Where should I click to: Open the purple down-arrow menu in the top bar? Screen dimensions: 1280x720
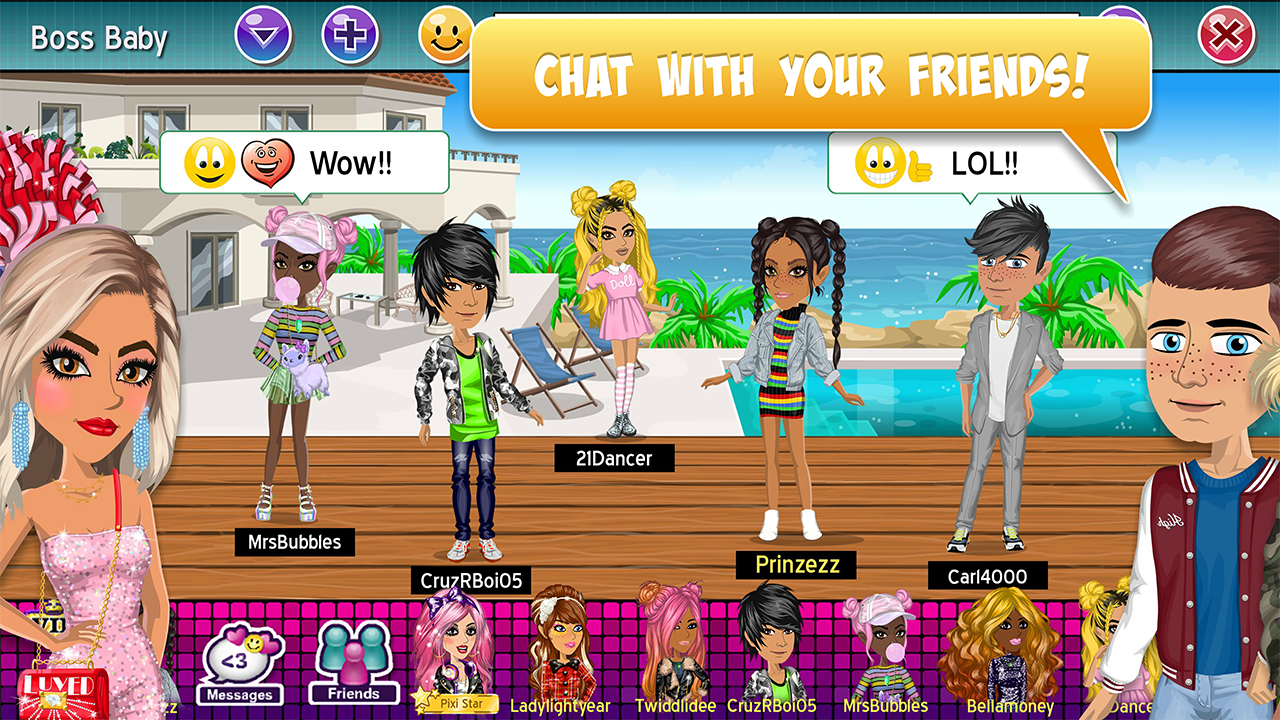point(264,34)
